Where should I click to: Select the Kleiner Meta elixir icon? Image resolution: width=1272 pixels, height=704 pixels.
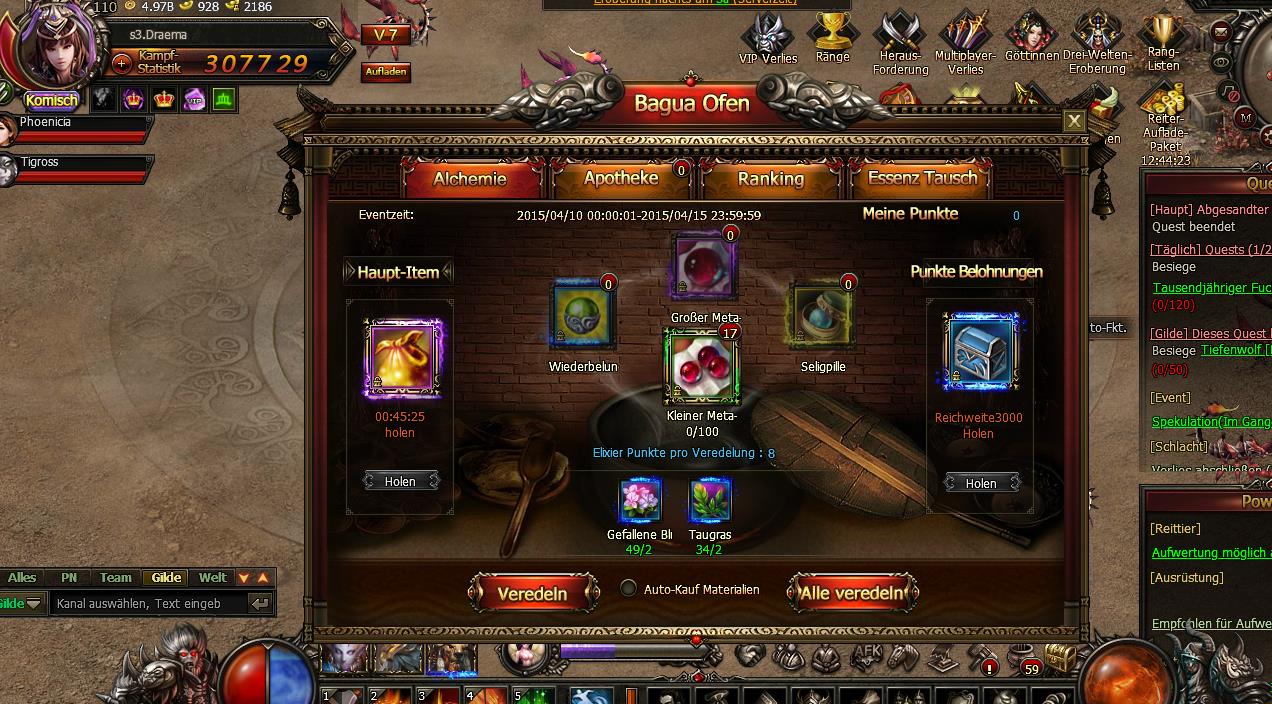pos(702,366)
